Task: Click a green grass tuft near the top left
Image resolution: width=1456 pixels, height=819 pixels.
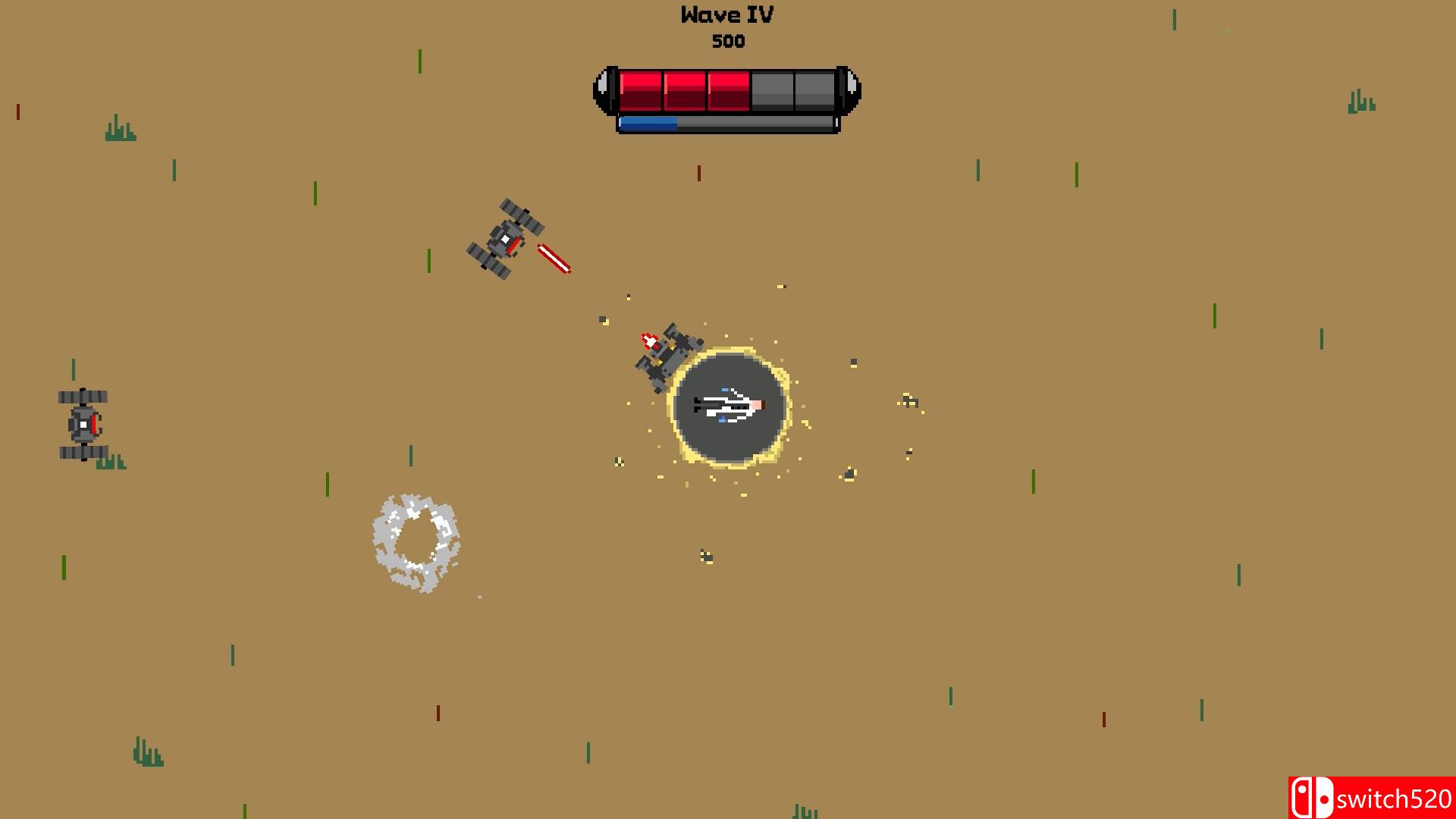Action: point(121,127)
